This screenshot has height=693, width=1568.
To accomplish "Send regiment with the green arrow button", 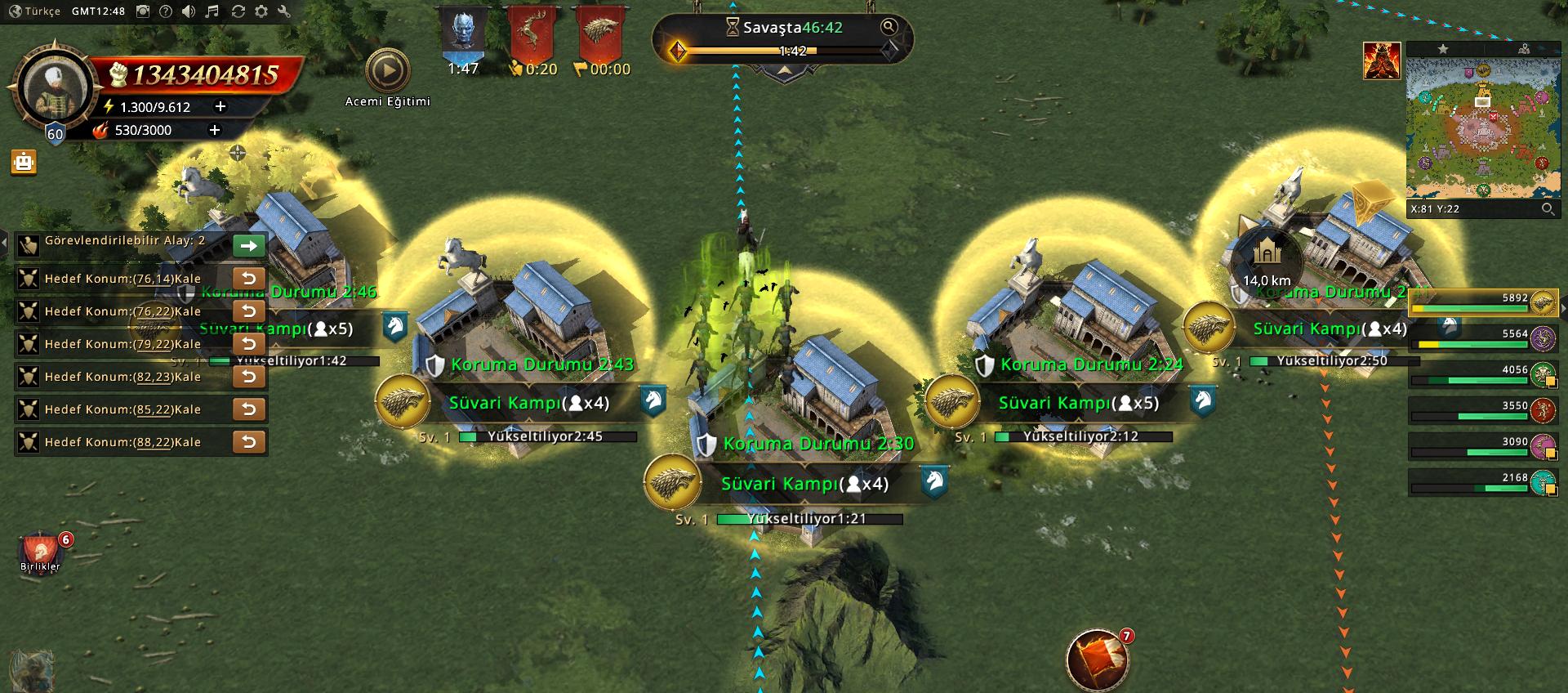I will [249, 245].
